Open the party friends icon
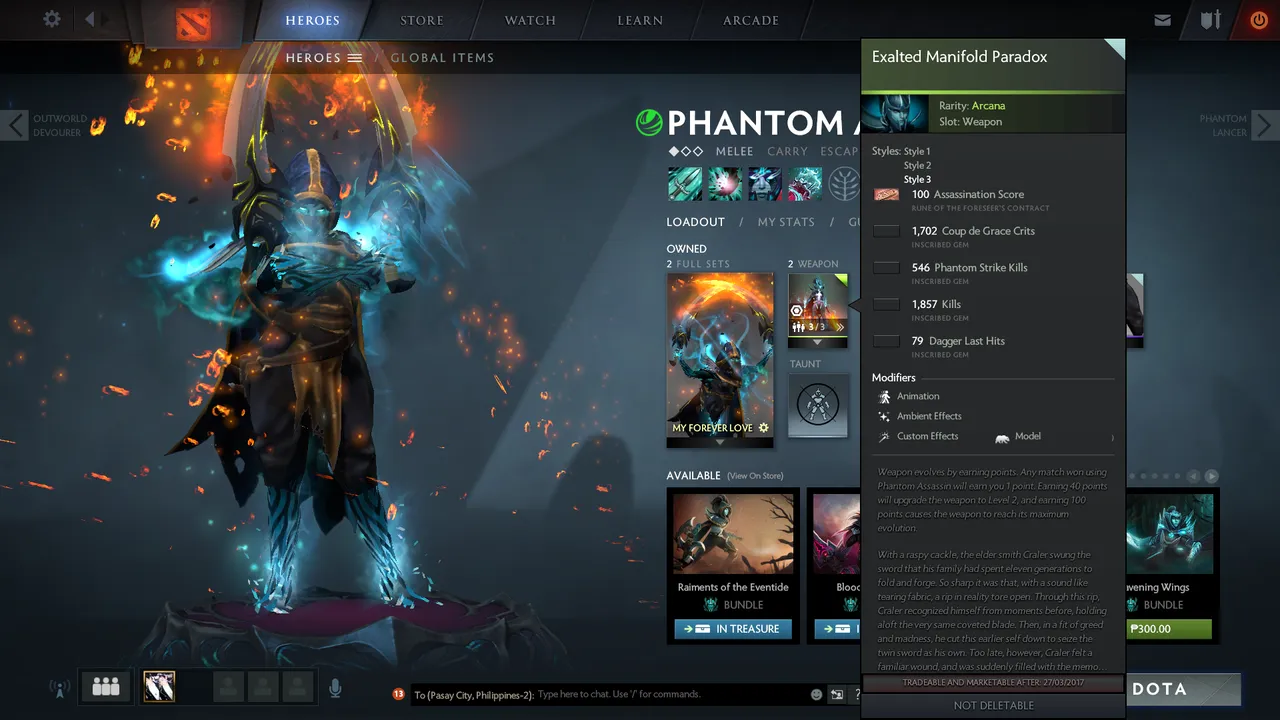 (x=106, y=687)
